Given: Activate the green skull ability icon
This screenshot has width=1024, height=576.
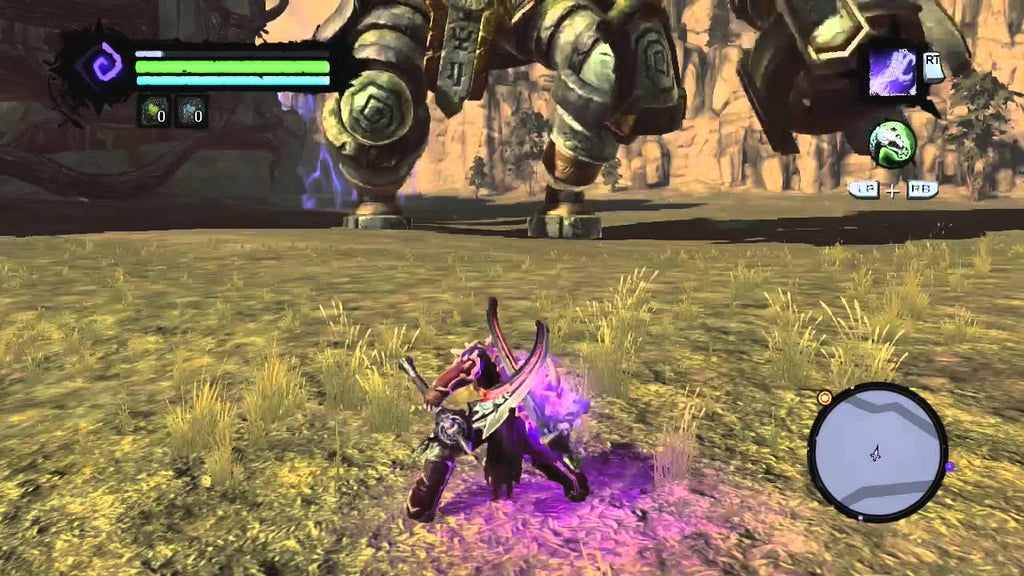Looking at the screenshot, I should 892,145.
